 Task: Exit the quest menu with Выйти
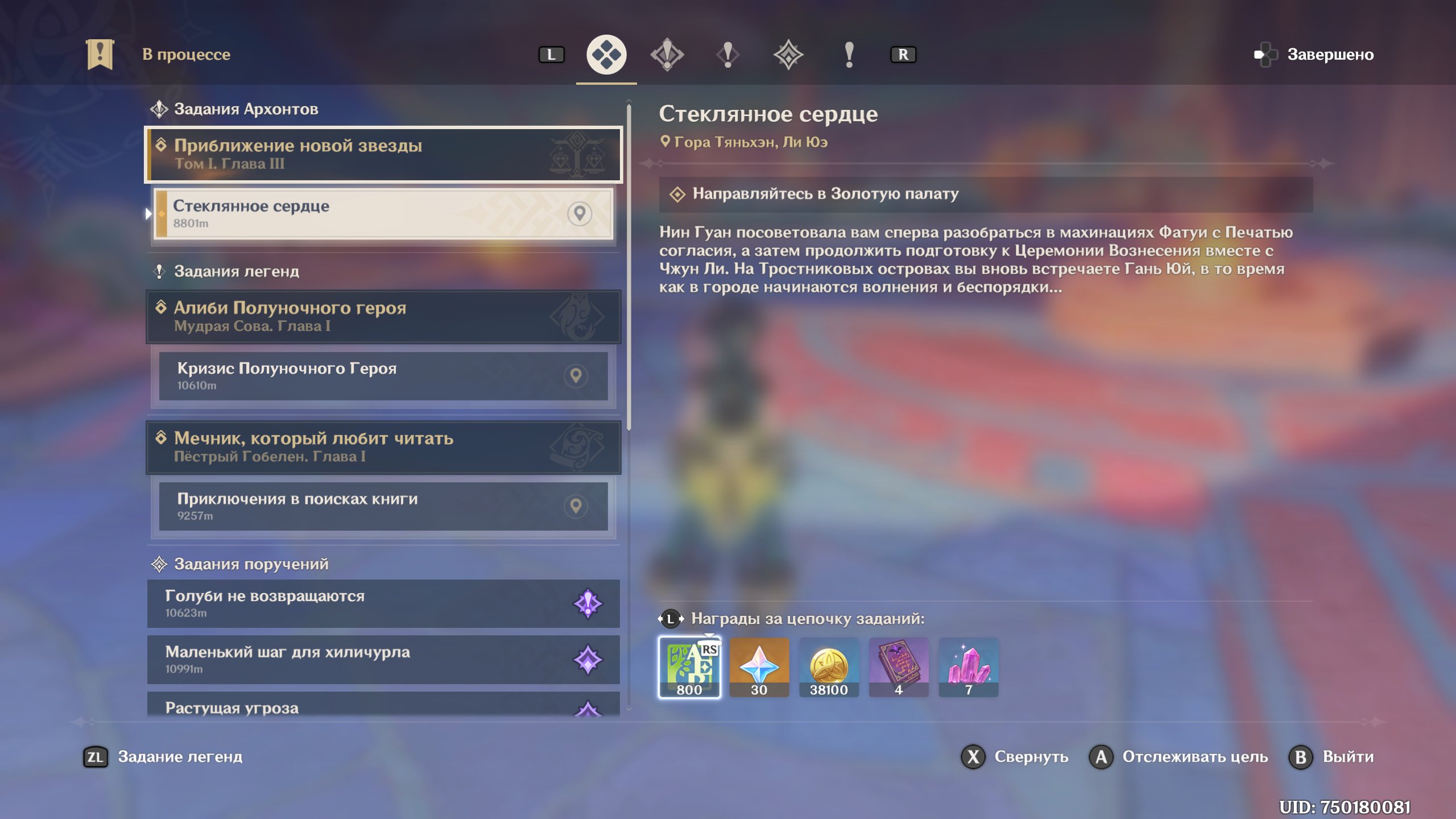[x=1332, y=757]
